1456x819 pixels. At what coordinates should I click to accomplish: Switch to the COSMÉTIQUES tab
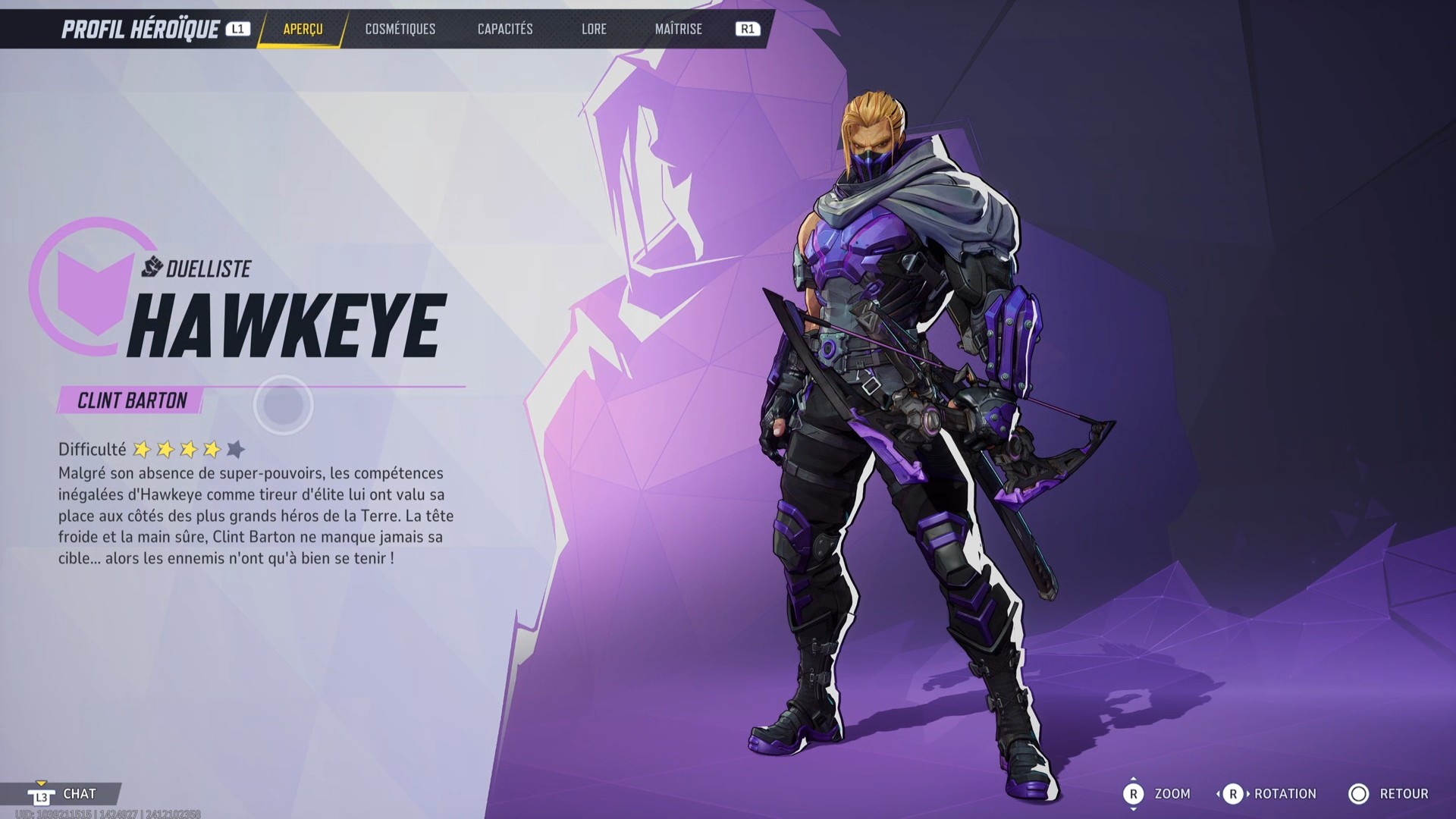(x=400, y=30)
